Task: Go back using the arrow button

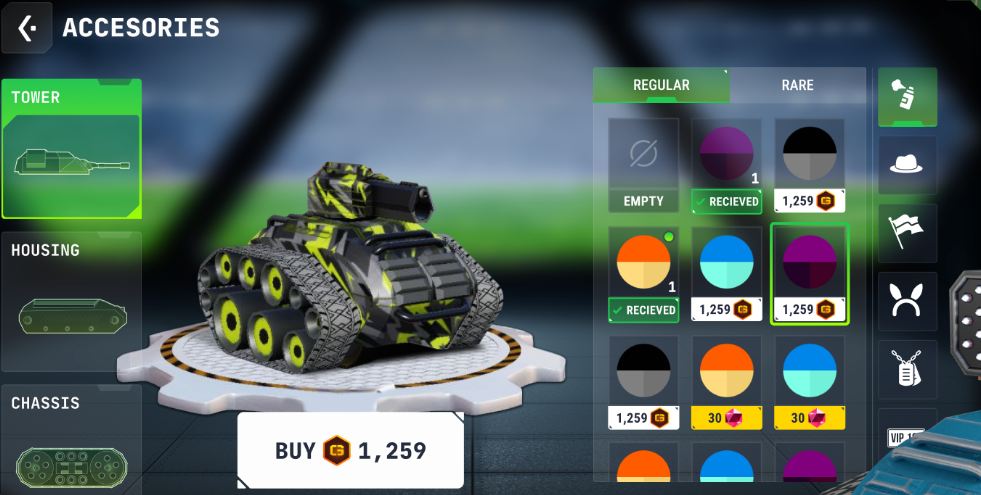Action: coord(26,28)
